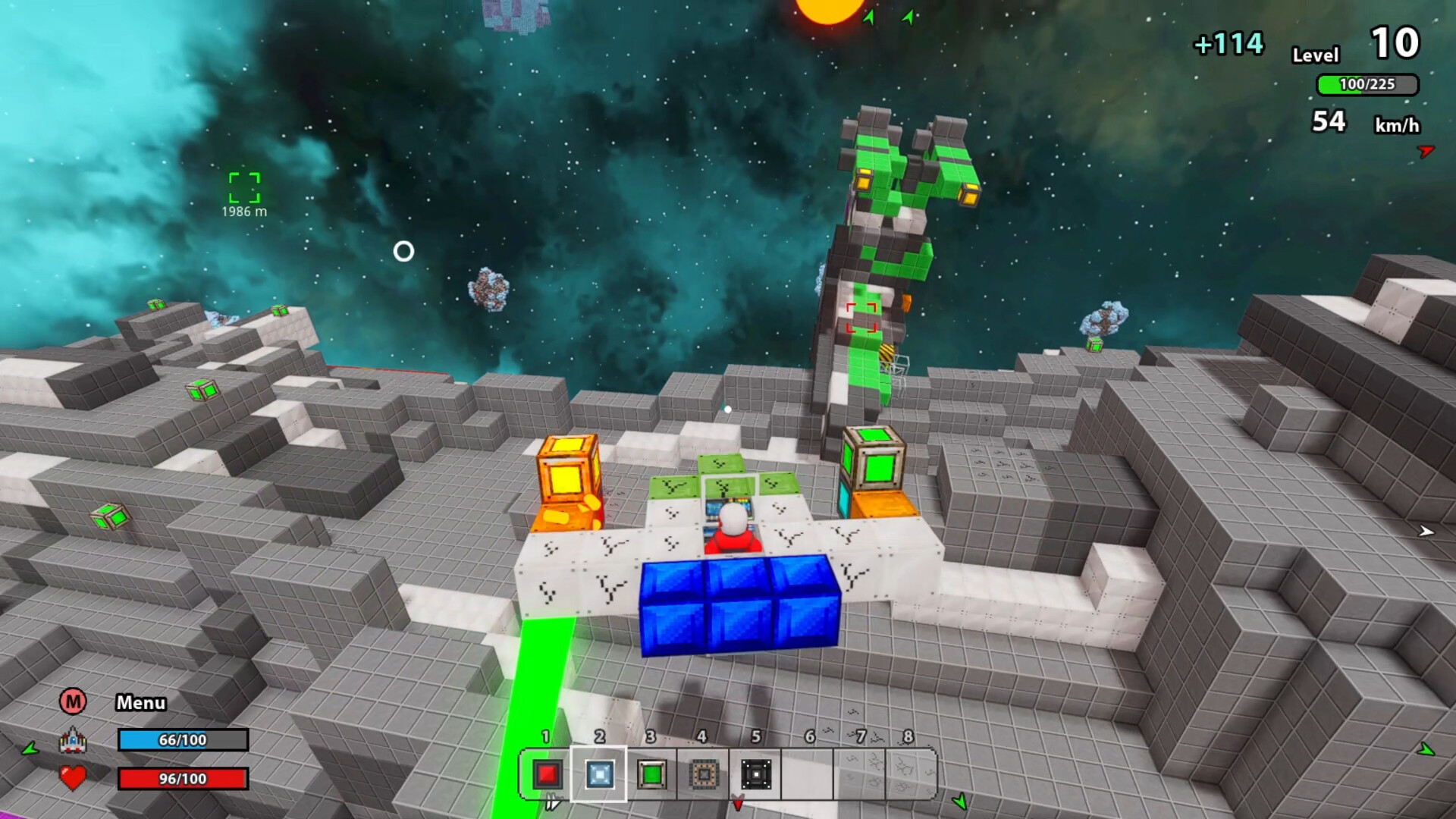Select the orange armor block in hotbar slot 4
Screen dimensions: 1456x819
[703, 773]
